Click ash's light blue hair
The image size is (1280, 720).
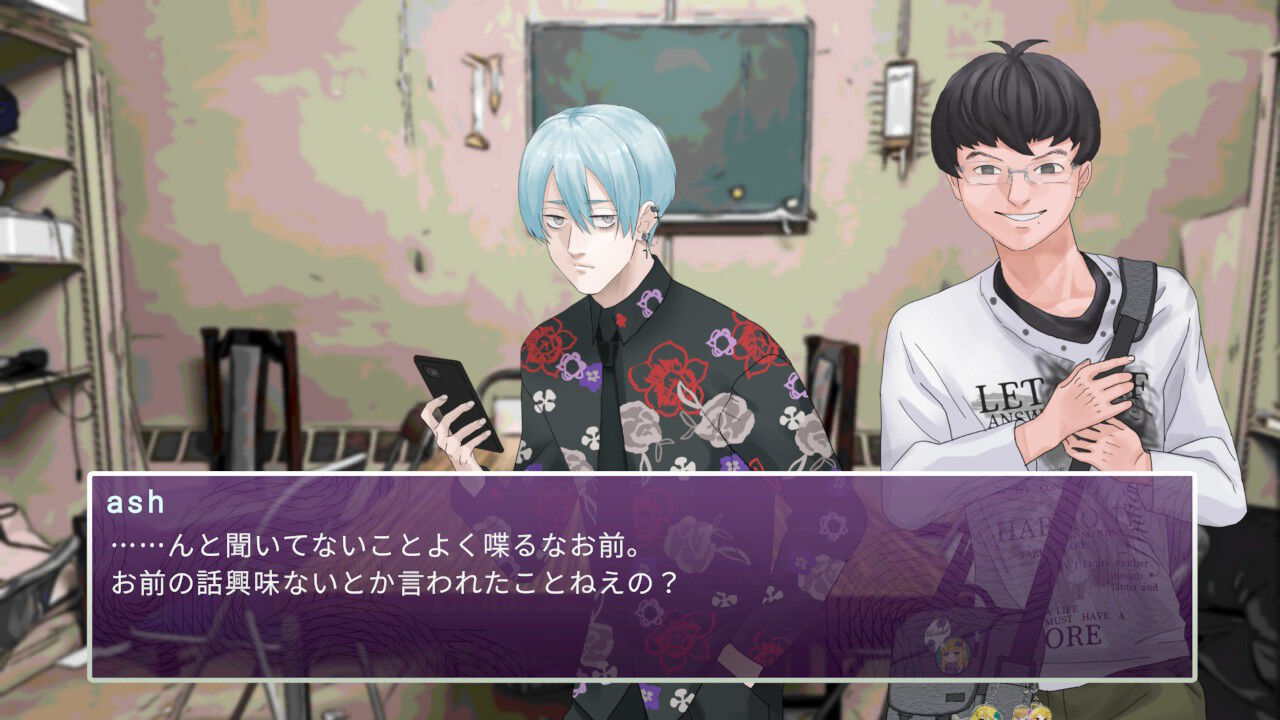(580, 150)
